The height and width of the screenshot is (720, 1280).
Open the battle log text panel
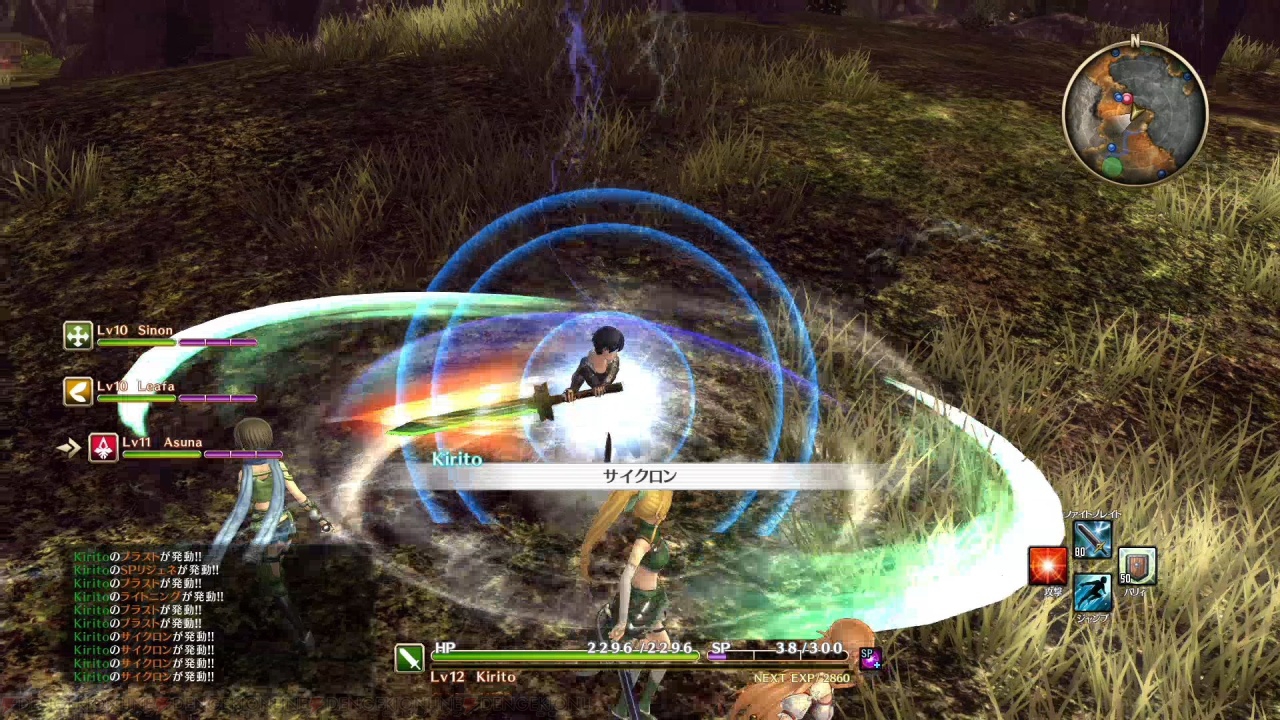(145, 617)
